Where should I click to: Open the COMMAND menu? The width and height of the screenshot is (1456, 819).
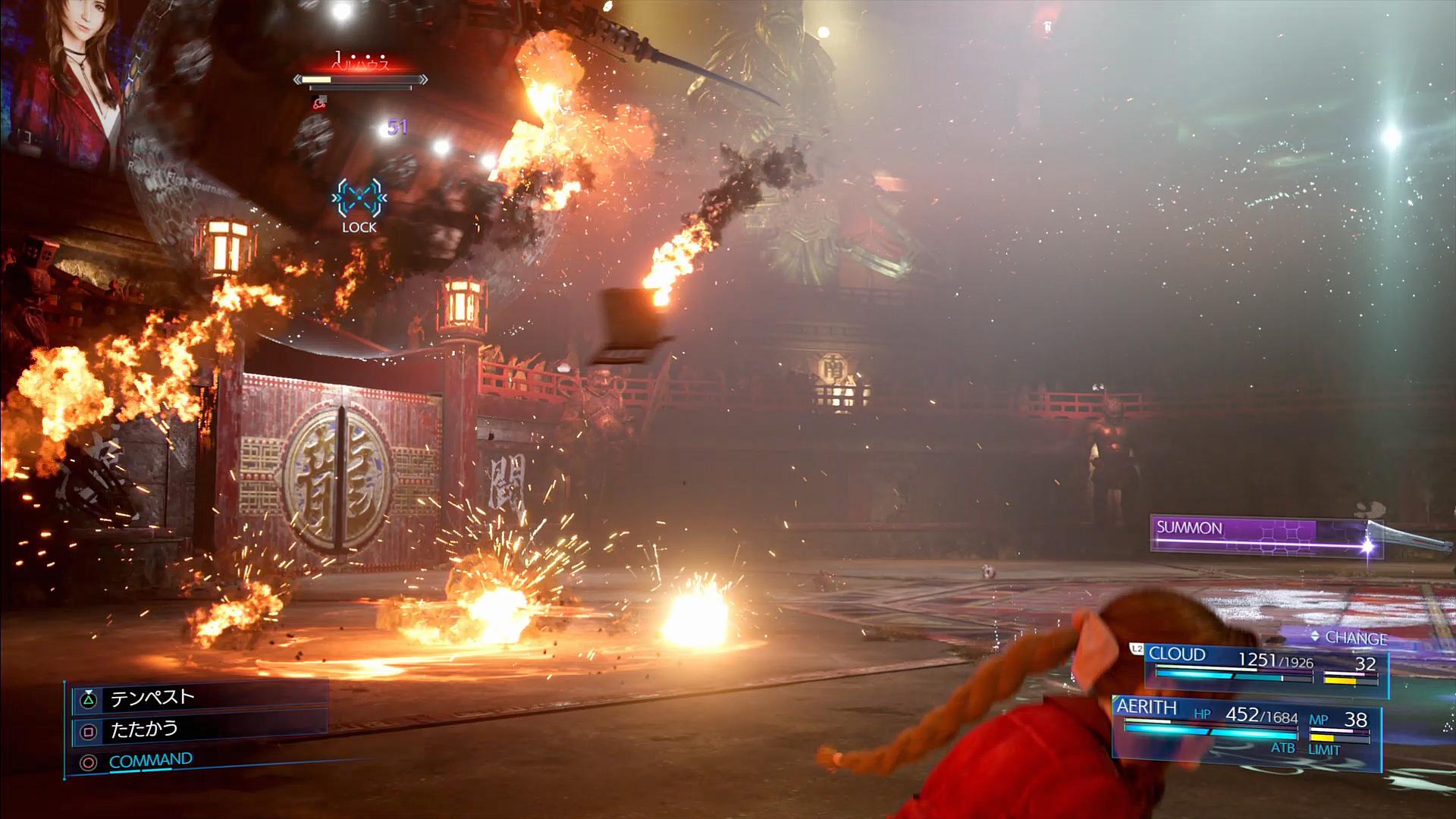coord(150,761)
